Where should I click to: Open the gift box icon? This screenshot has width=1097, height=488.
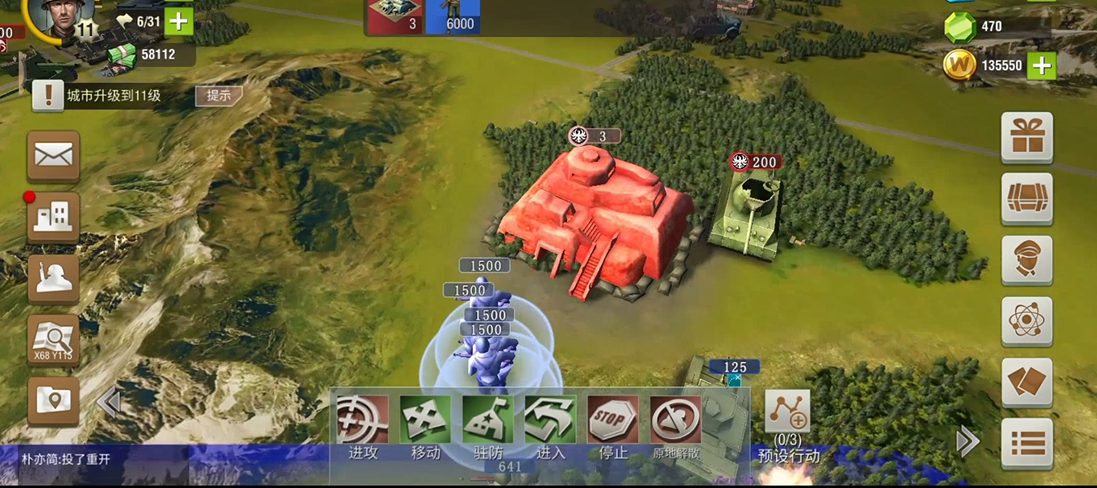tap(1027, 138)
